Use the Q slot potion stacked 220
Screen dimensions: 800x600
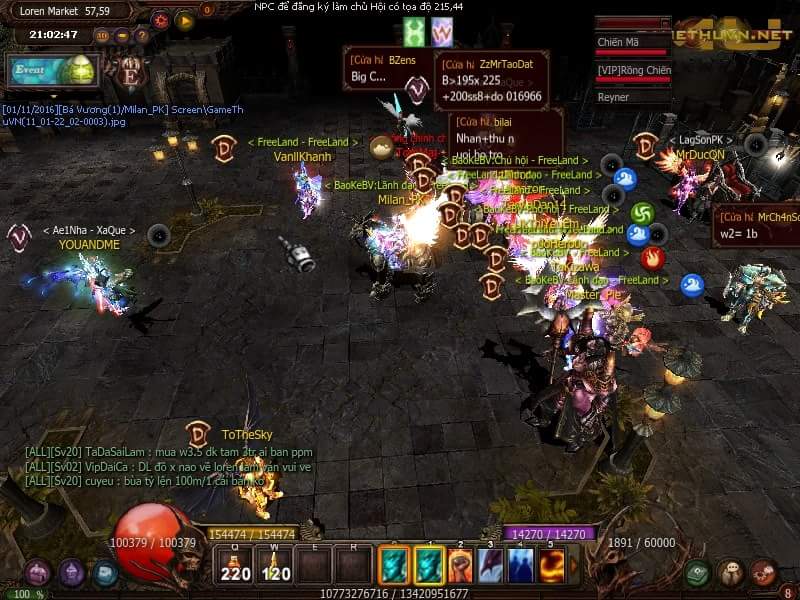[235, 566]
